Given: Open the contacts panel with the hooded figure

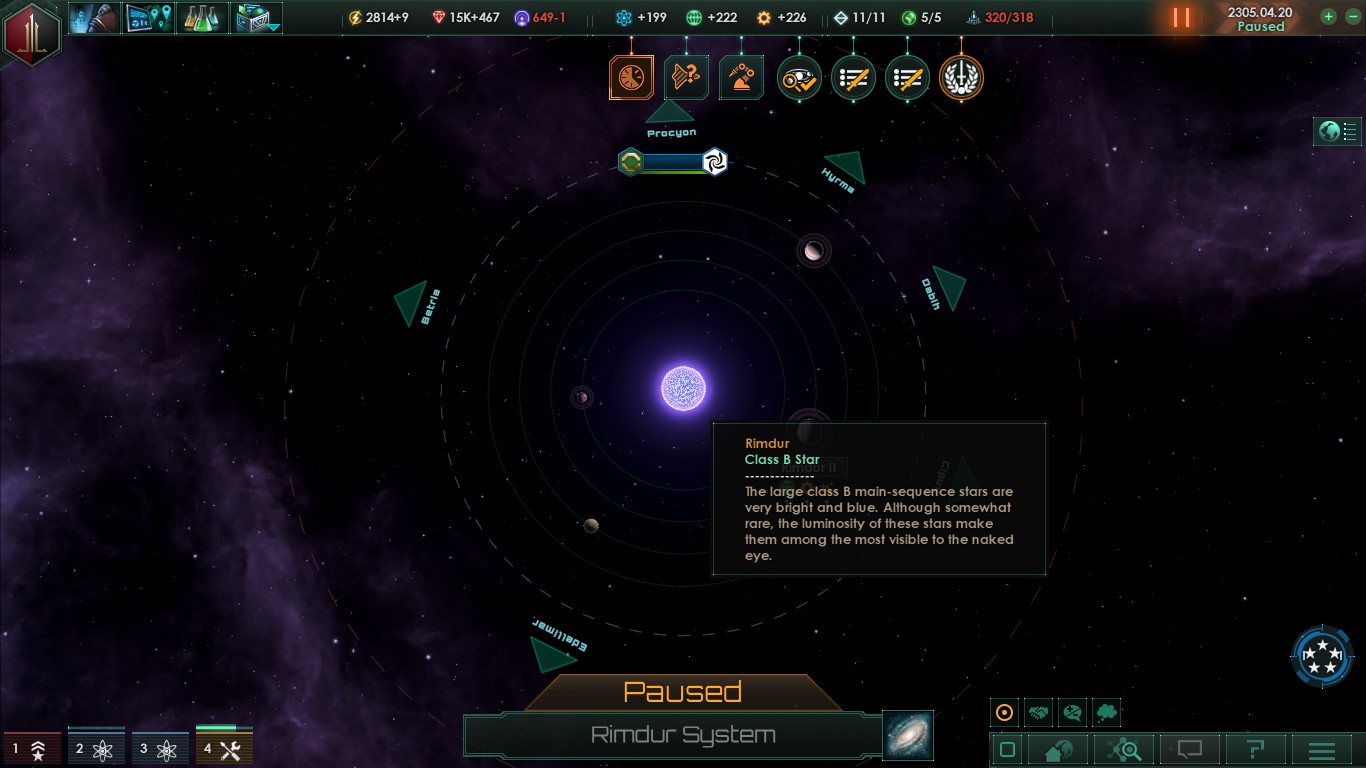Looking at the screenshot, I should click(94, 18).
